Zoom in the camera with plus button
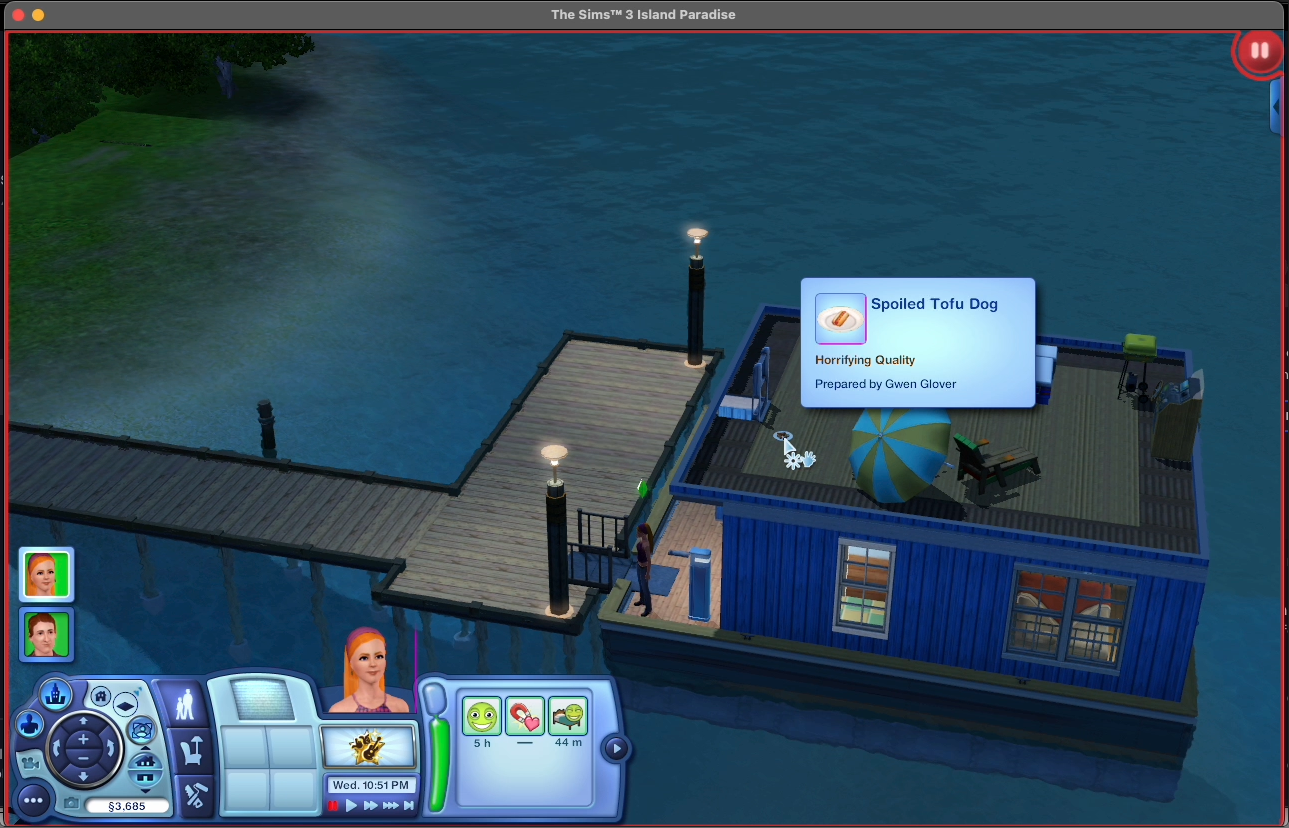 point(83,739)
